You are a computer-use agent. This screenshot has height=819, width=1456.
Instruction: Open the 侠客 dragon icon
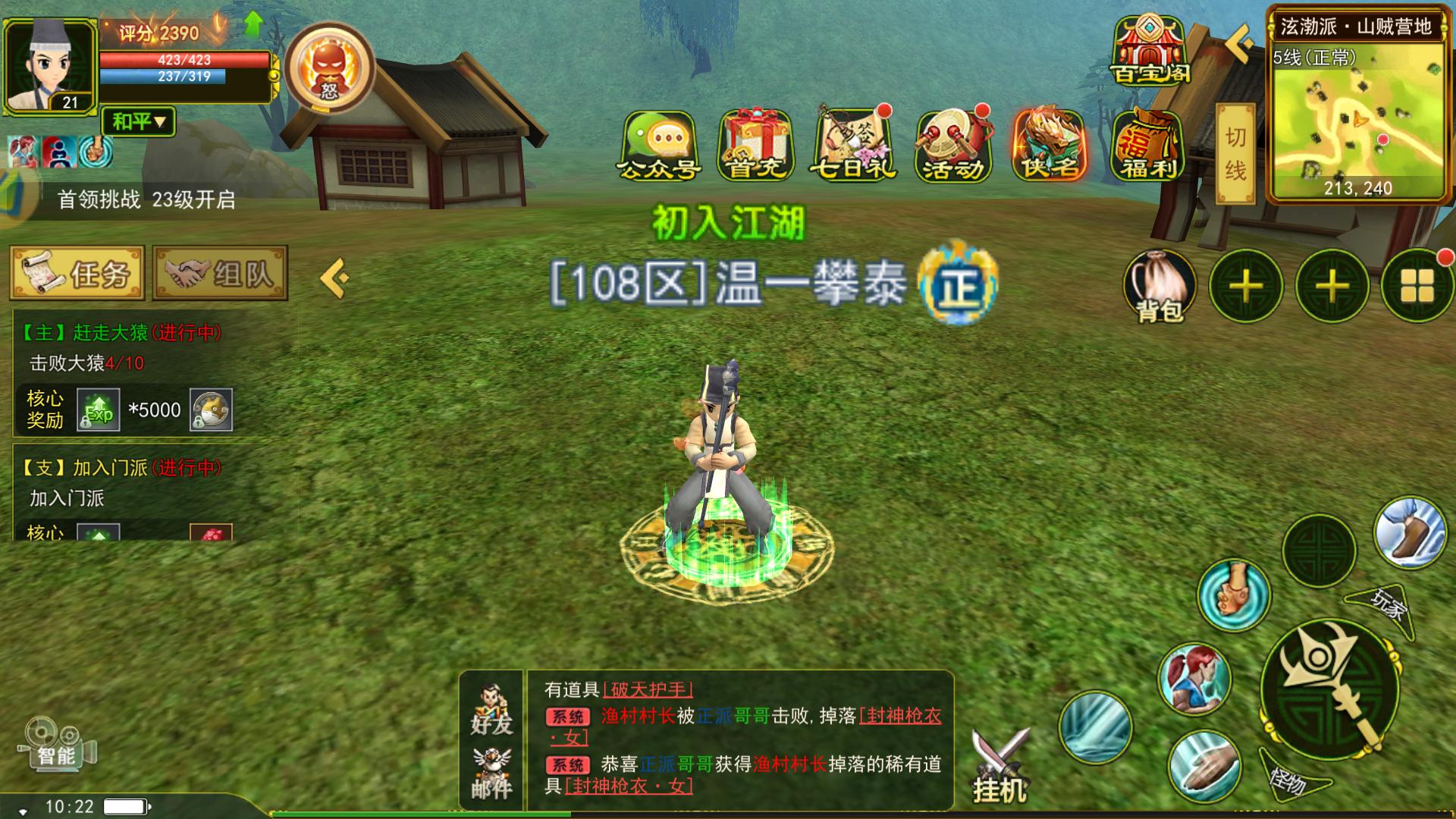(1050, 145)
